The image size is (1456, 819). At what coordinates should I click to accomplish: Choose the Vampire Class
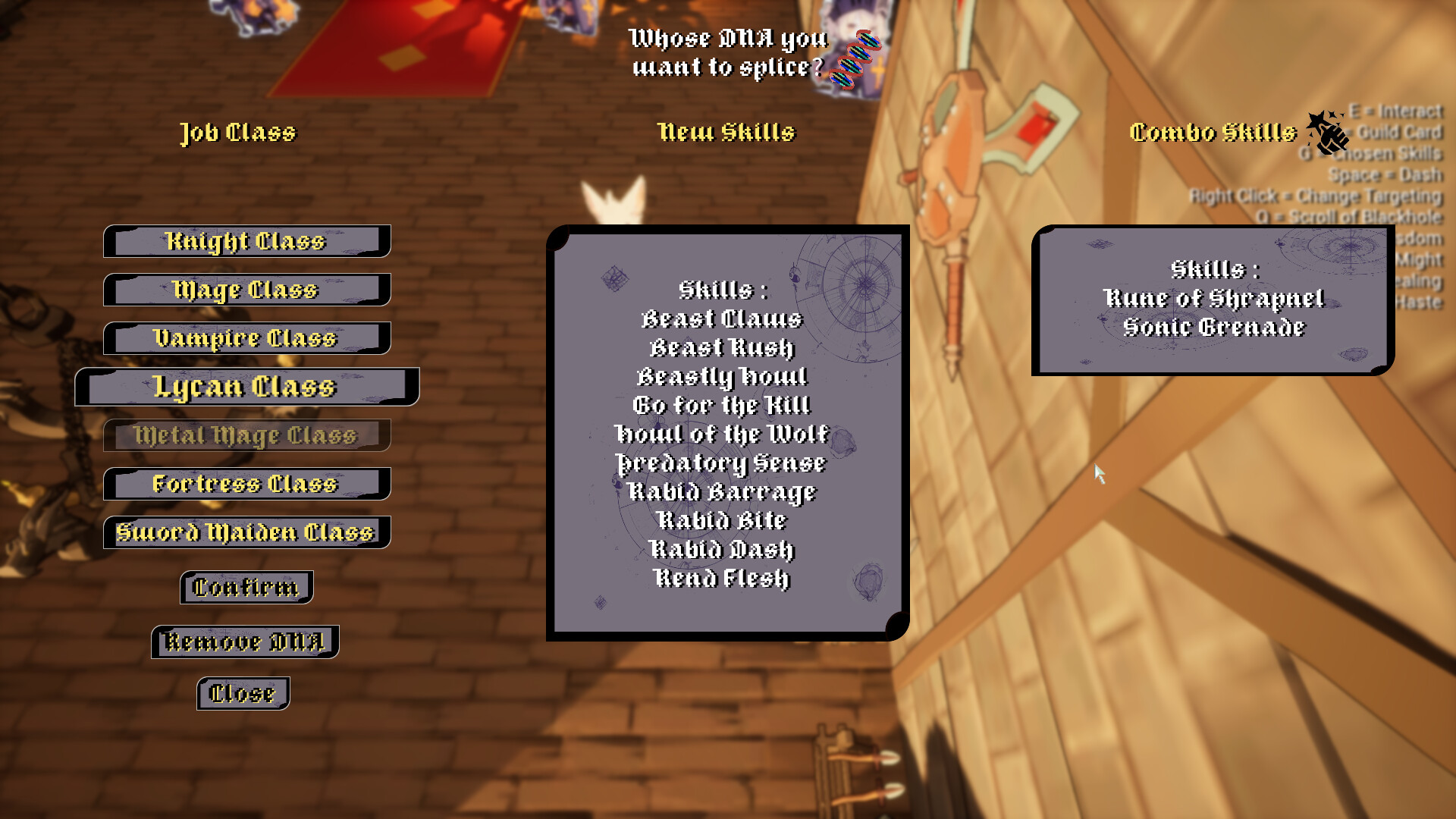tap(245, 338)
